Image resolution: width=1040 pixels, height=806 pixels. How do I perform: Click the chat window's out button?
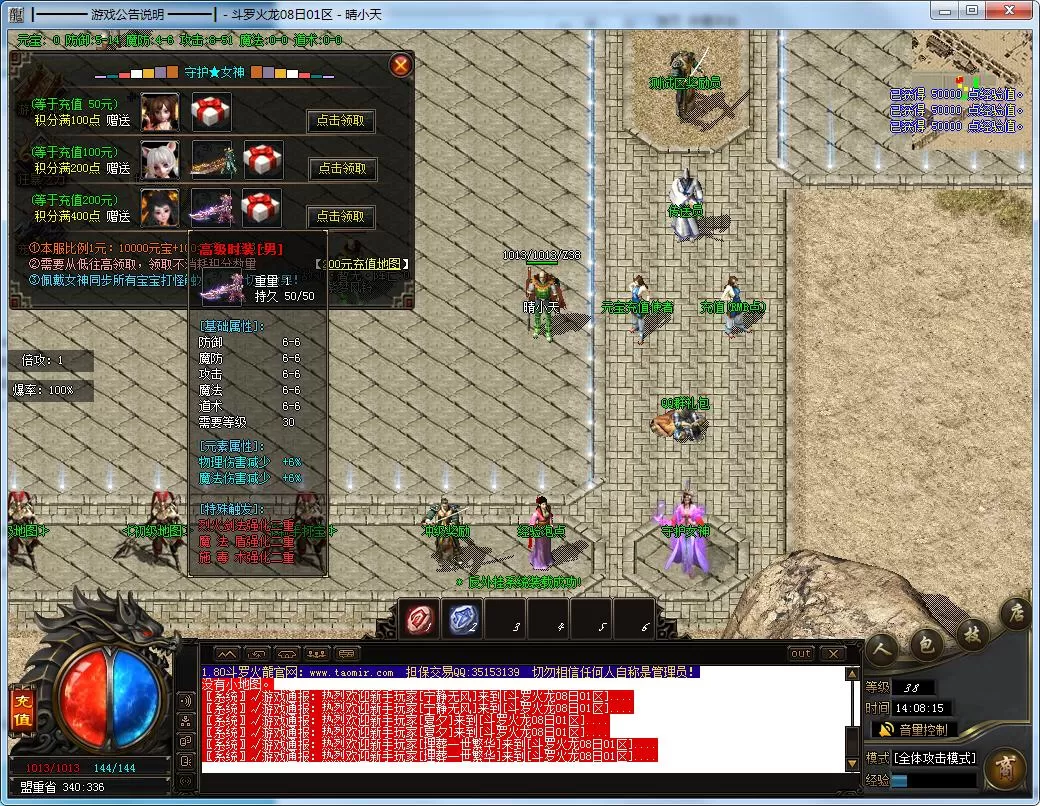(800, 654)
